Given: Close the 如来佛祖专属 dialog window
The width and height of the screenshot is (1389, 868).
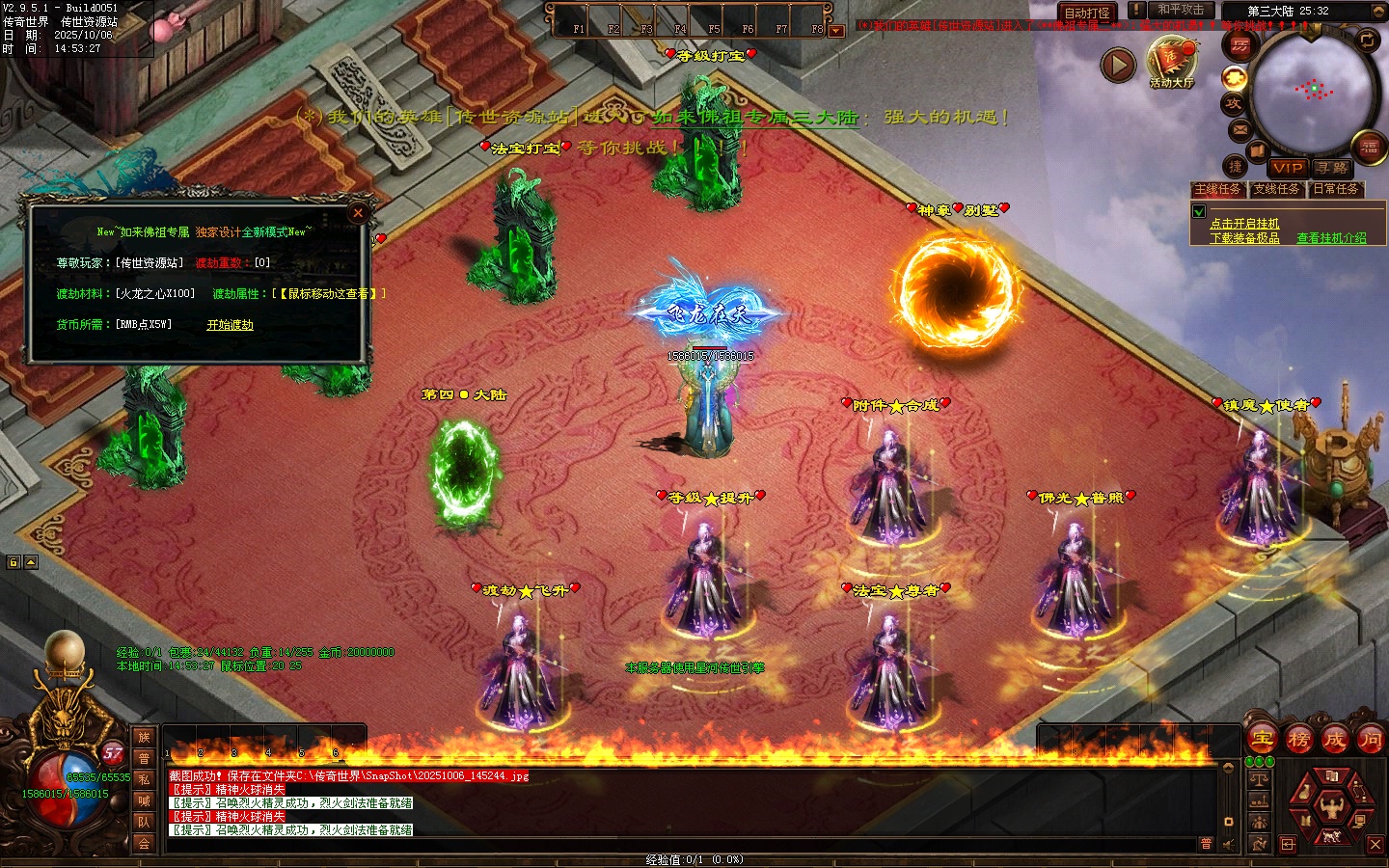Looking at the screenshot, I should click(358, 213).
